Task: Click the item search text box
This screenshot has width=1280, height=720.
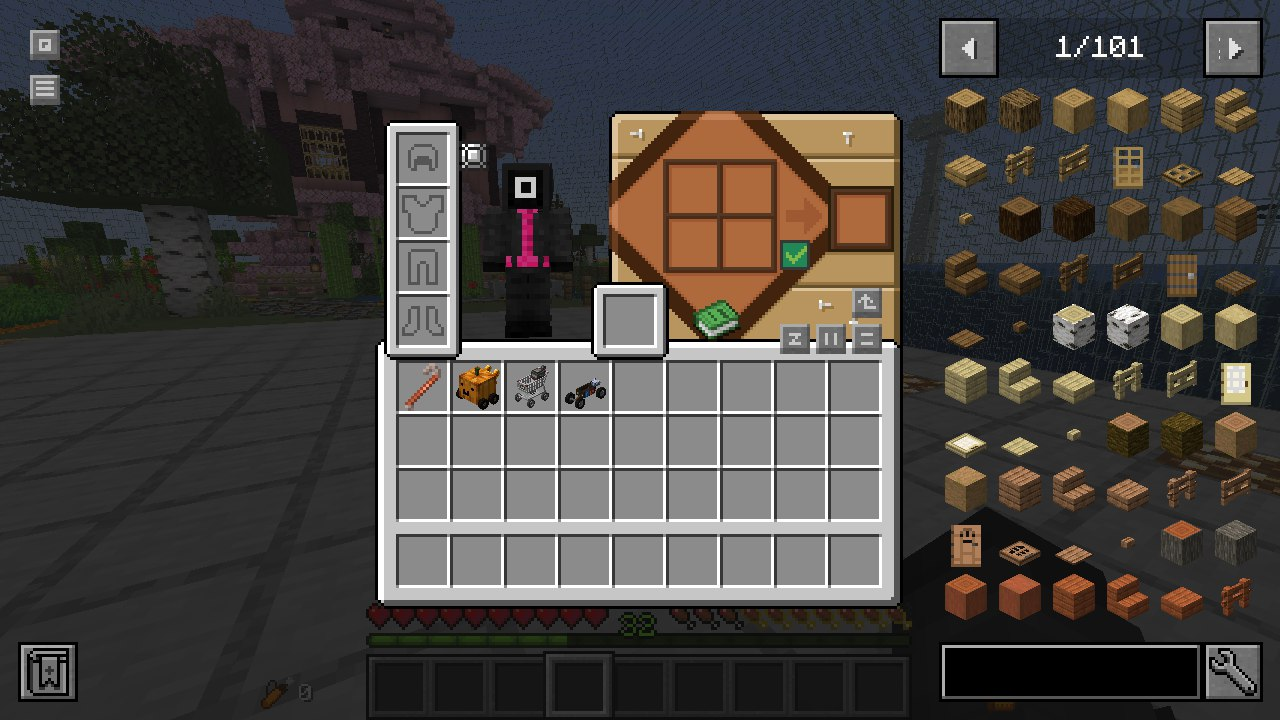Action: (x=1070, y=672)
